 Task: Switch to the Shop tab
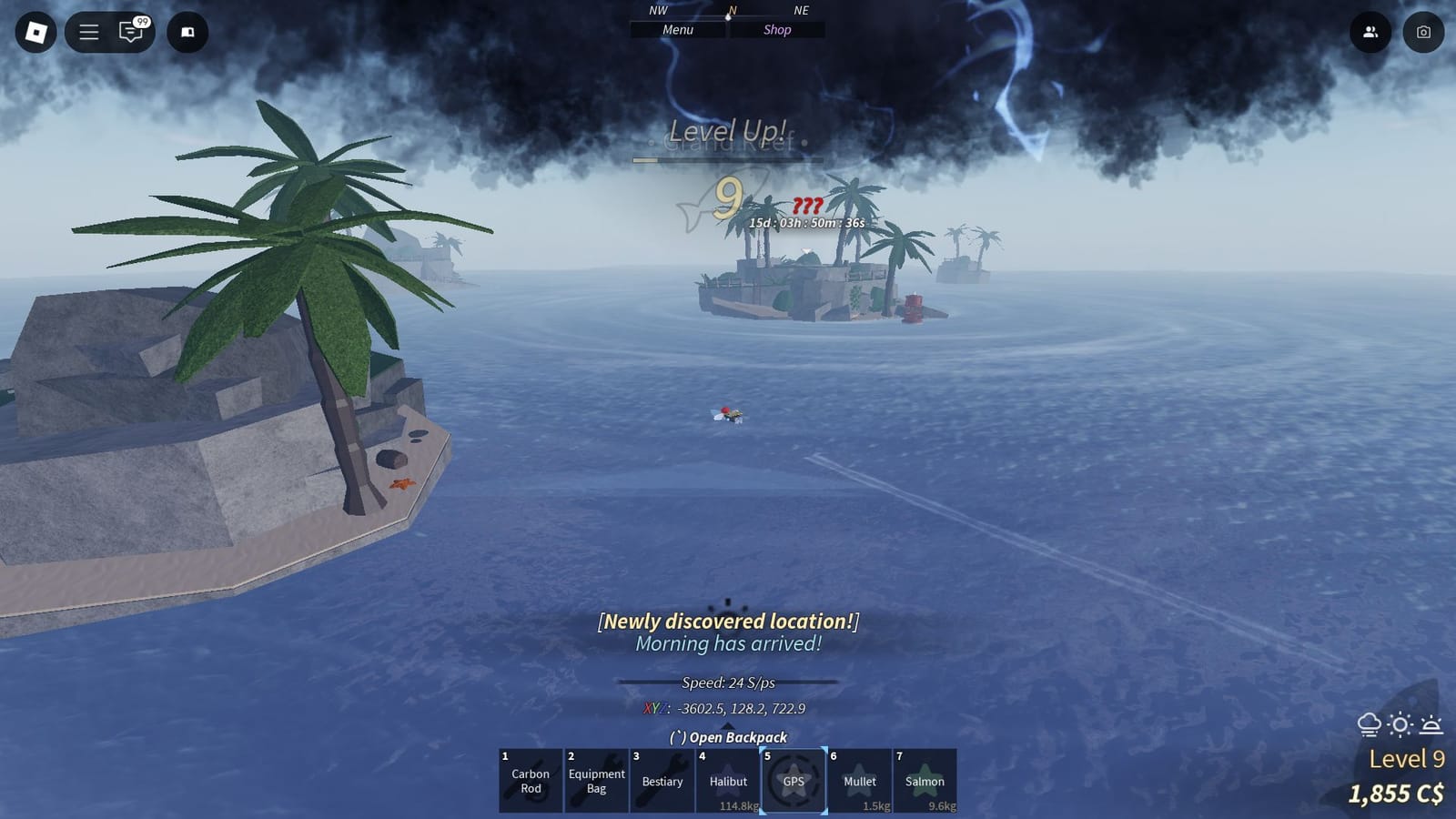(x=778, y=29)
